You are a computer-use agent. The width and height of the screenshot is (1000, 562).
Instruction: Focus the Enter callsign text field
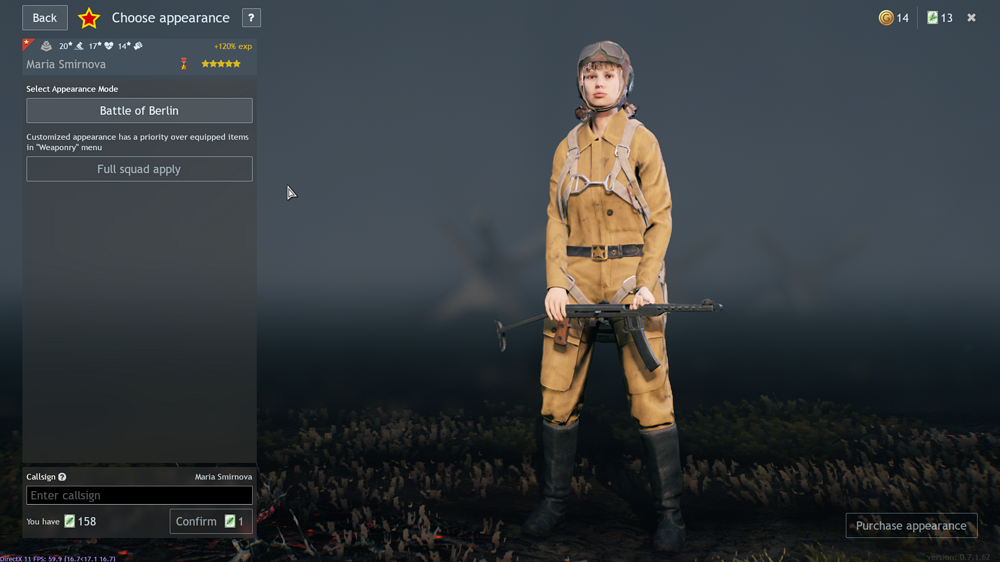tap(139, 495)
